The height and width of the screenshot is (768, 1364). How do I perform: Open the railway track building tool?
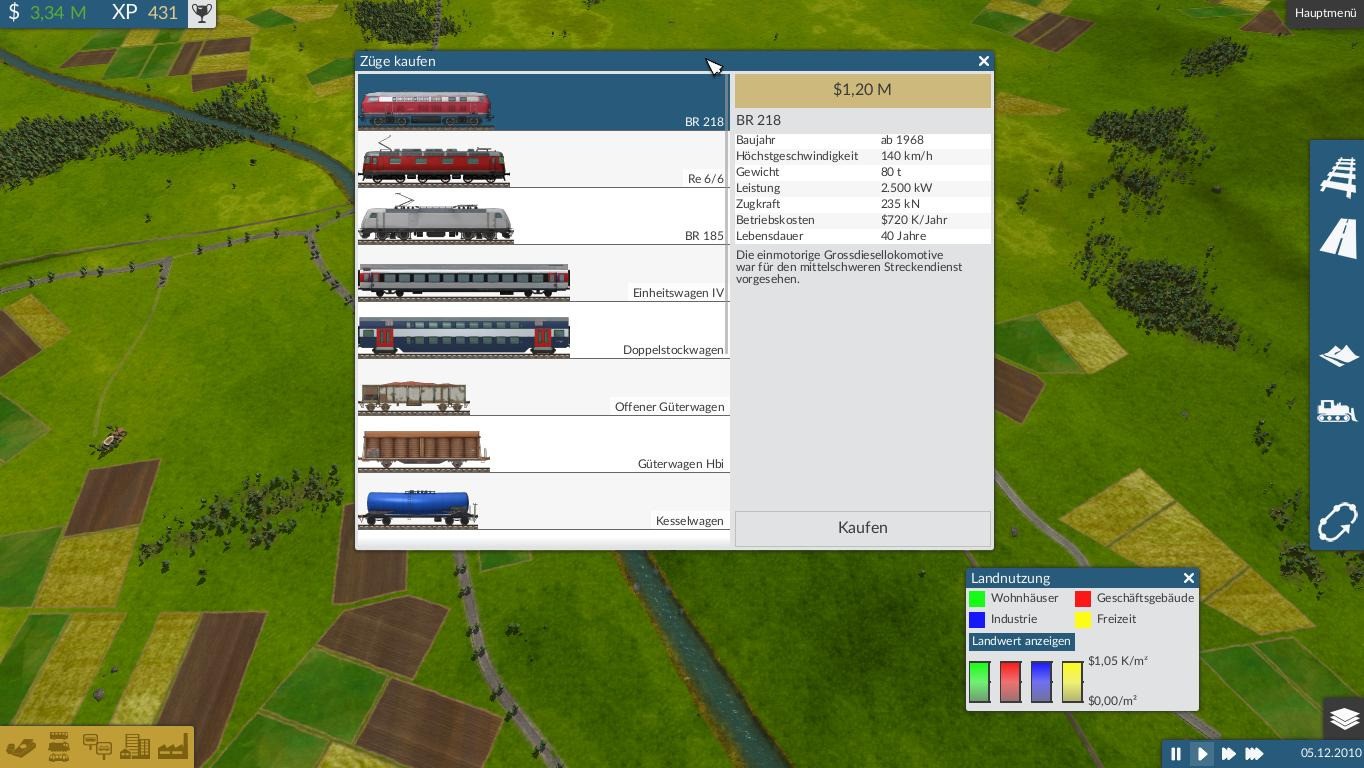coord(1338,177)
